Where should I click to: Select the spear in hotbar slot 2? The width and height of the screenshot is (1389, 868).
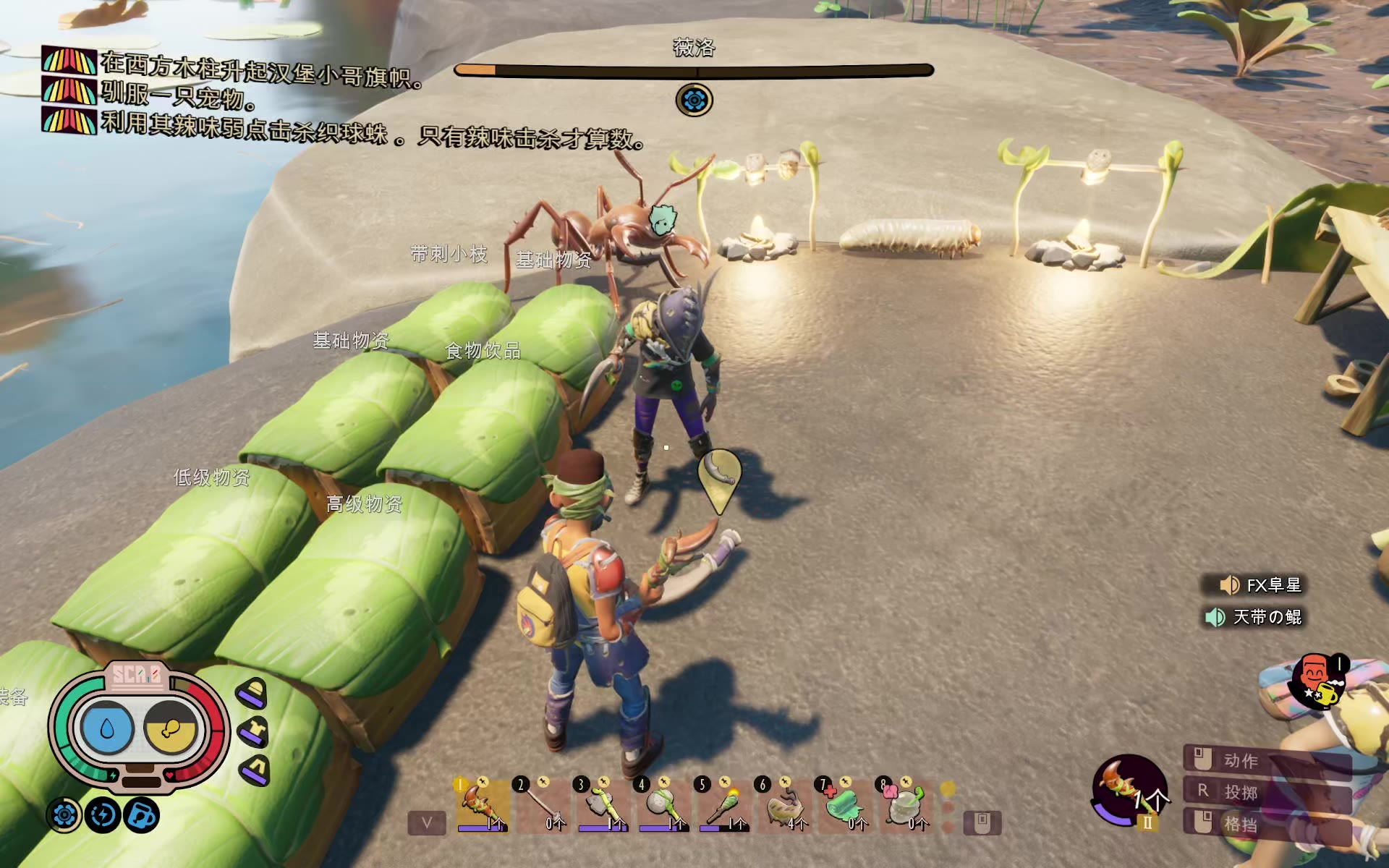tap(543, 805)
